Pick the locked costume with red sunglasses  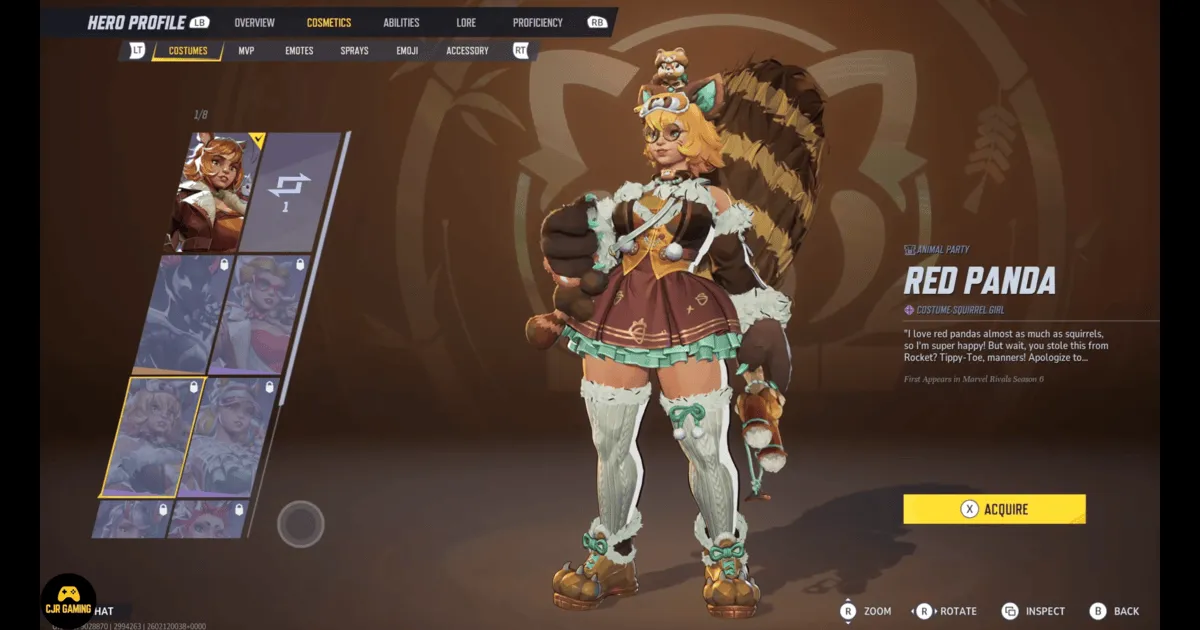click(262, 313)
